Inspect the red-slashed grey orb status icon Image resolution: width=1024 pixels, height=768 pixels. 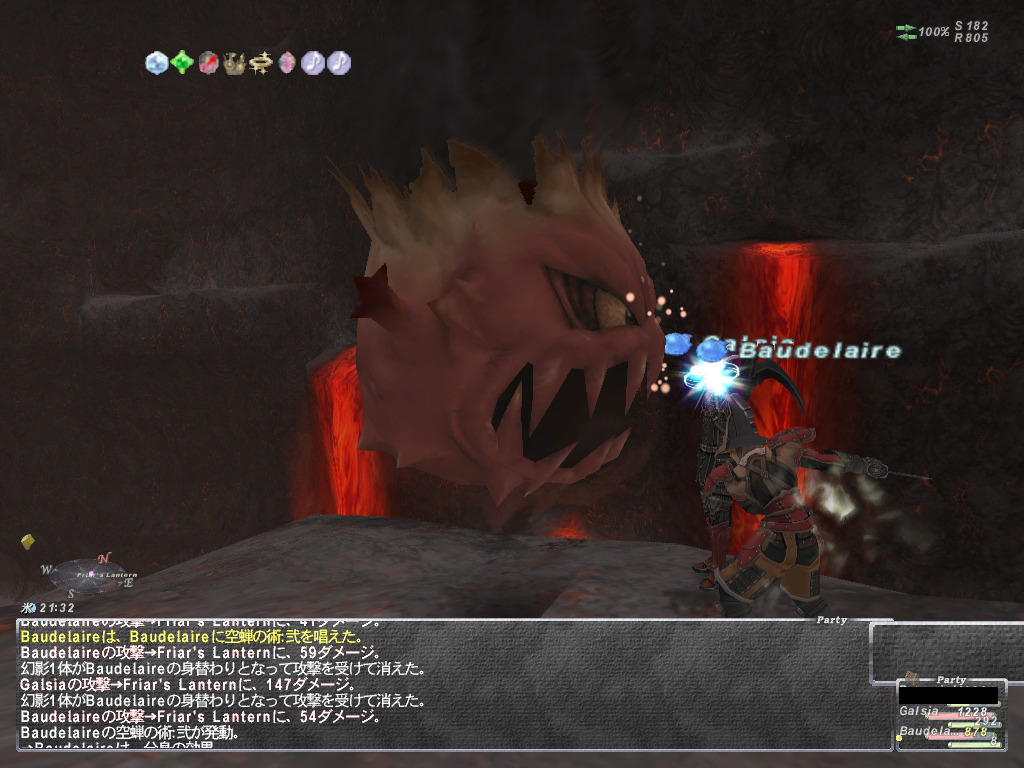(x=208, y=63)
